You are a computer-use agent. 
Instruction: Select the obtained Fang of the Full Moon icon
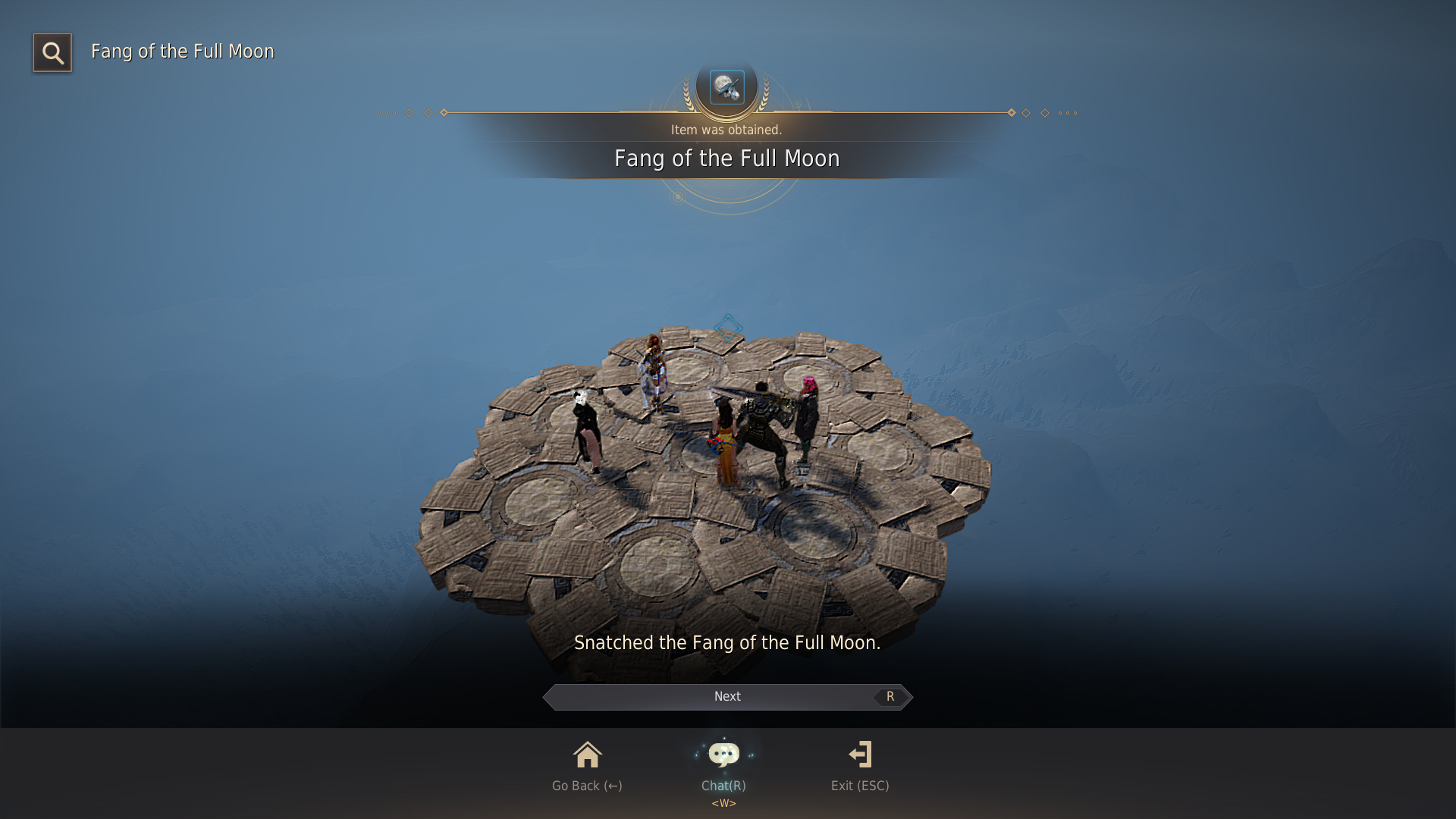click(x=726, y=87)
